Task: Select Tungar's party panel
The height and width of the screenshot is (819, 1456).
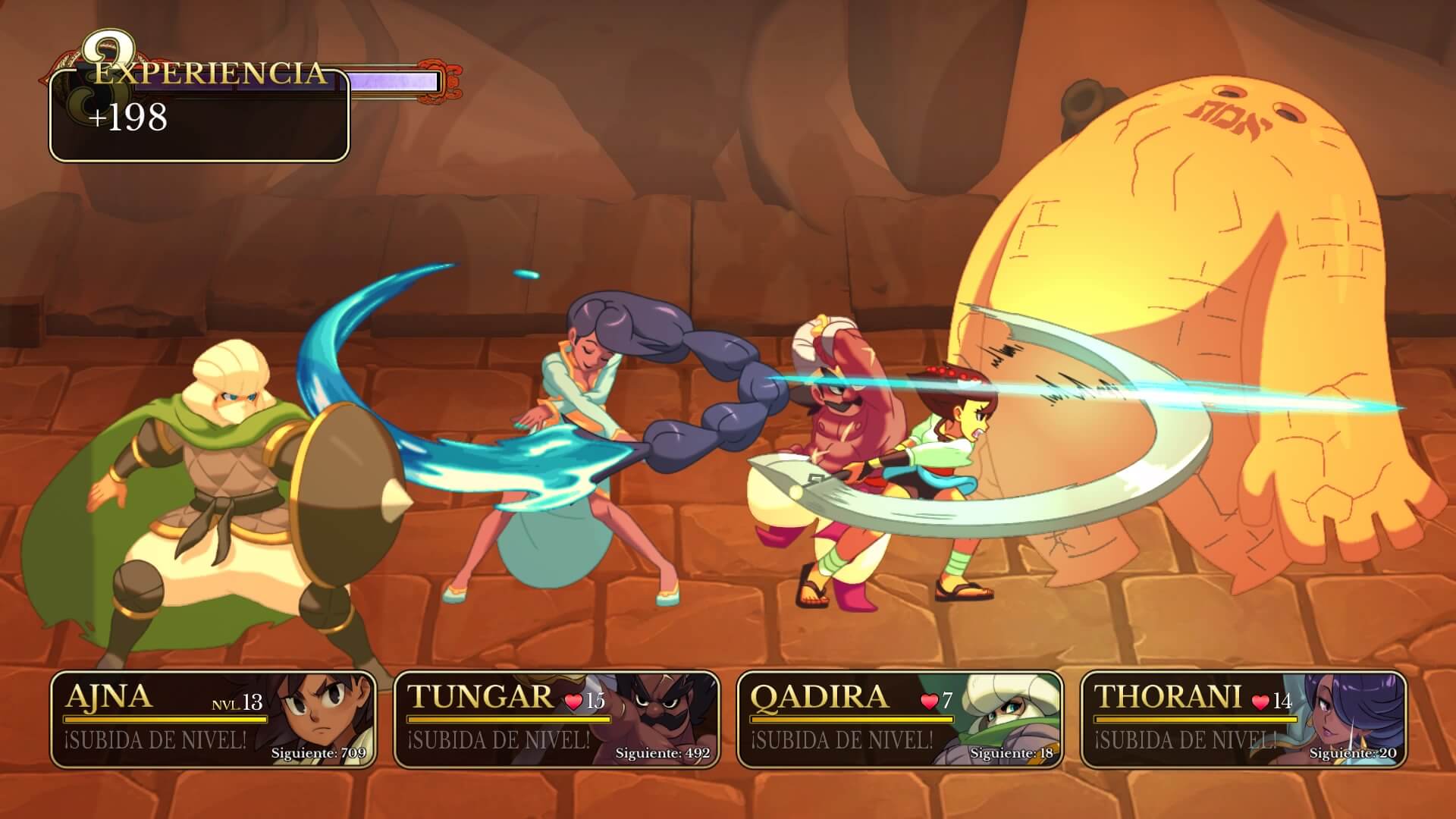Action: [x=556, y=719]
